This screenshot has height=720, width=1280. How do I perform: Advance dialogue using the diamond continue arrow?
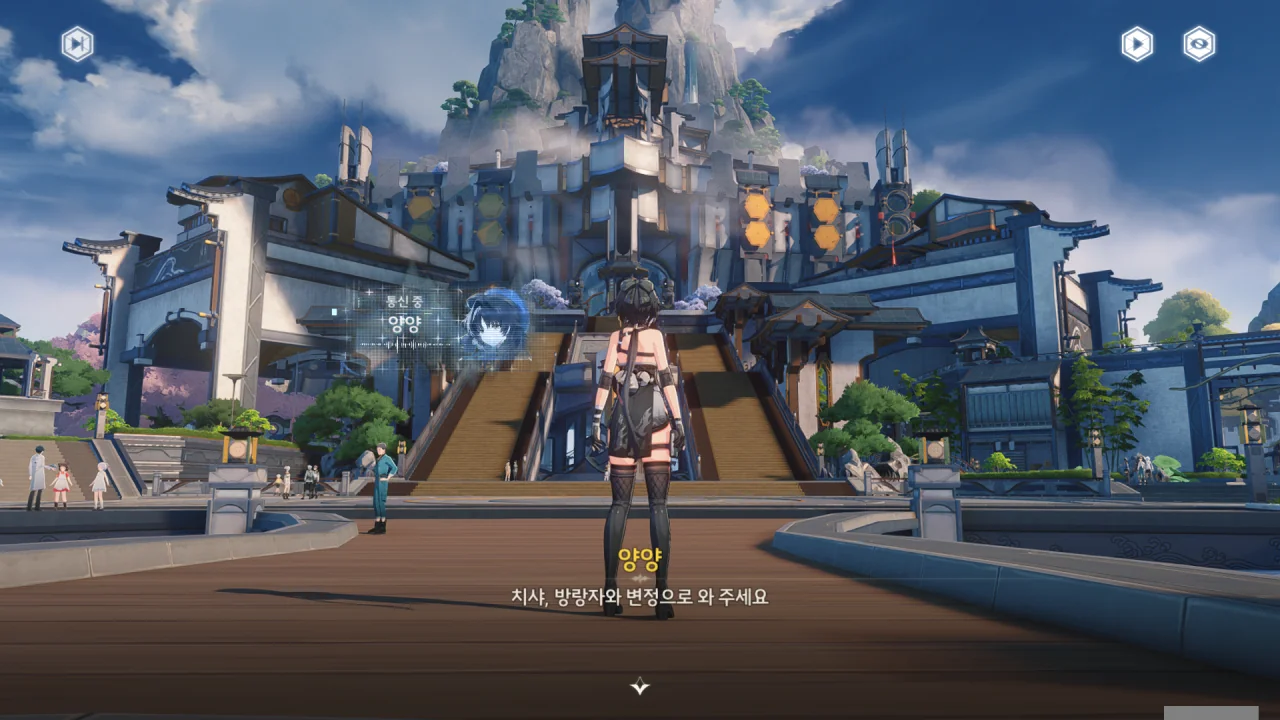(640, 686)
